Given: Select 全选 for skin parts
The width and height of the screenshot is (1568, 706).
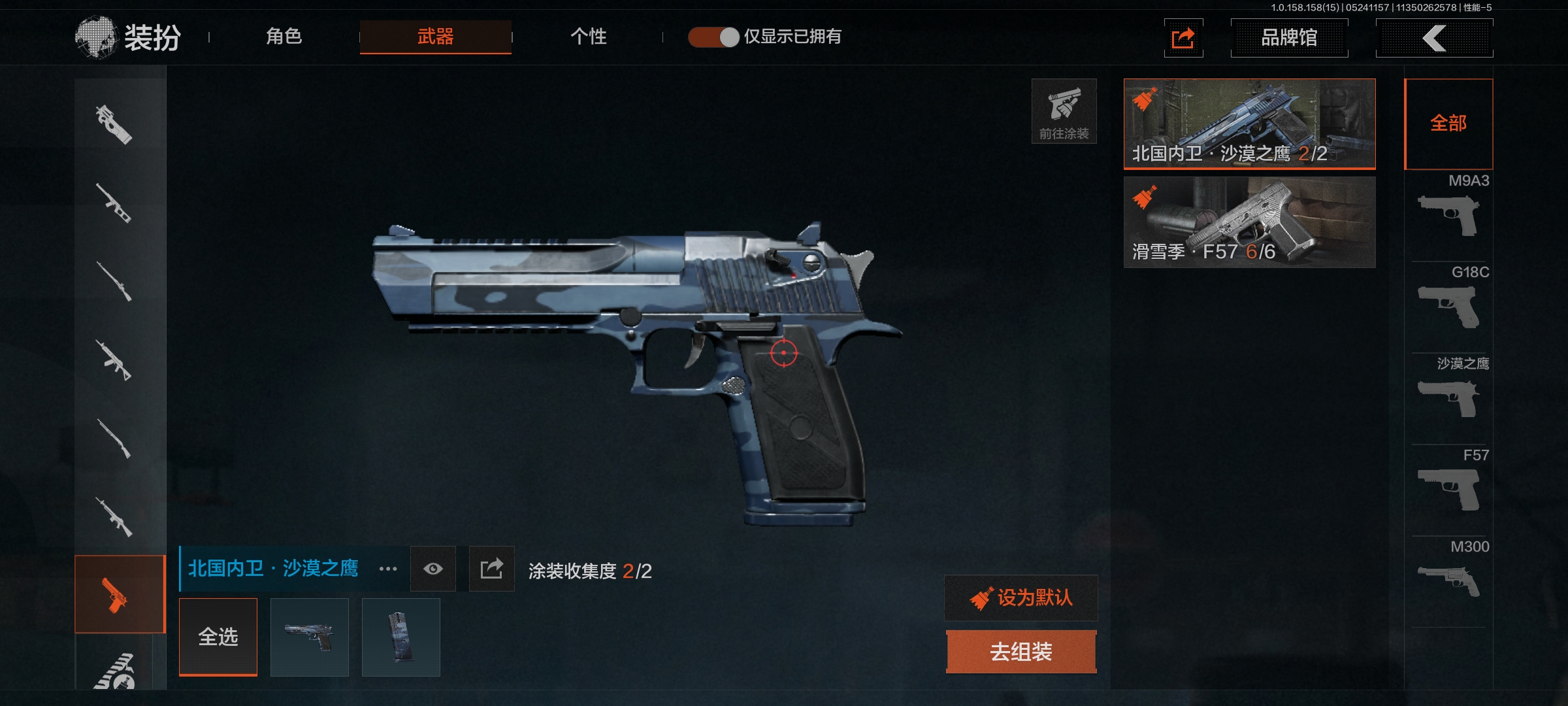Looking at the screenshot, I should [218, 637].
